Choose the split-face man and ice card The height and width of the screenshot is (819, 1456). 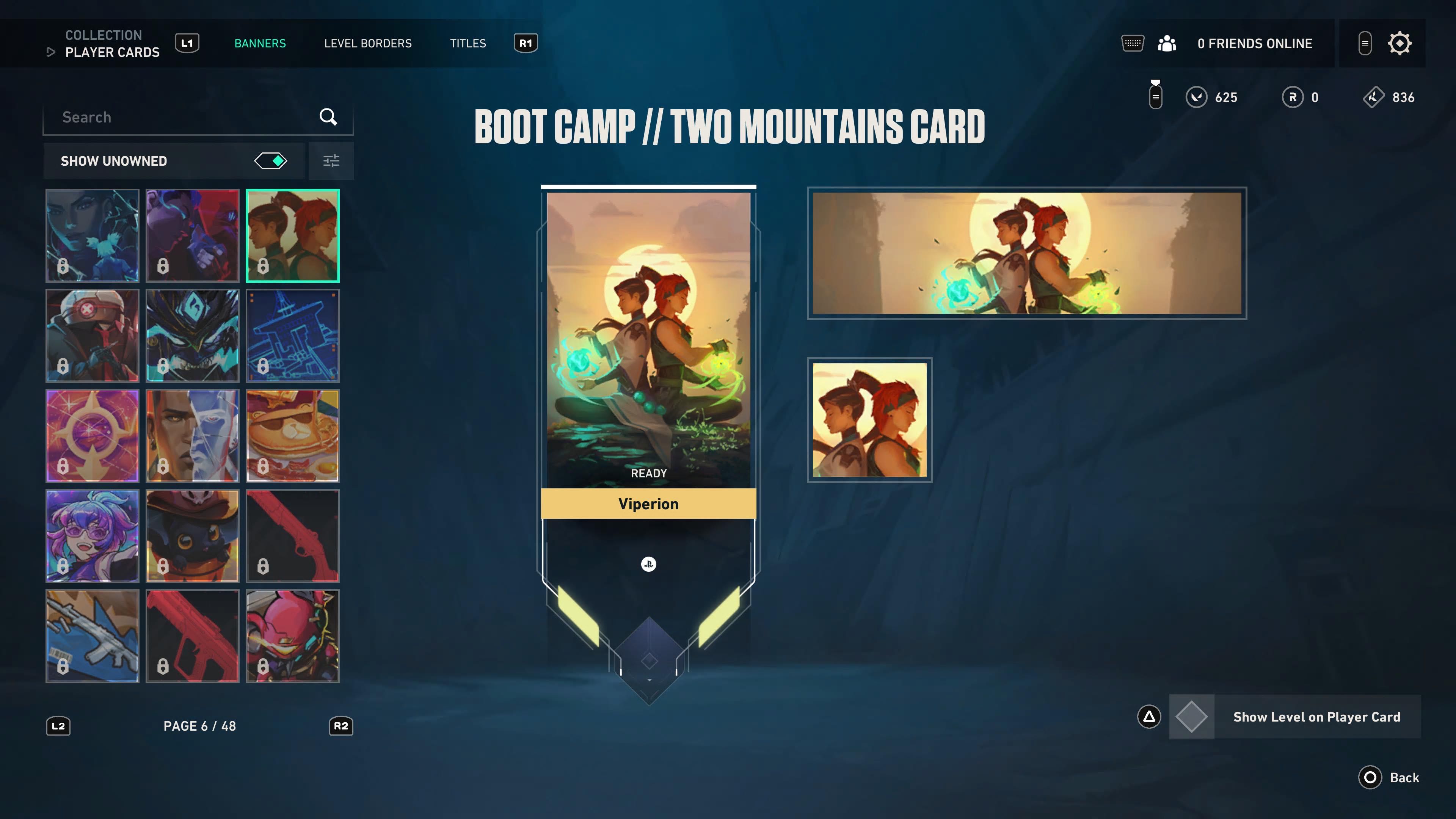pyautogui.click(x=192, y=436)
